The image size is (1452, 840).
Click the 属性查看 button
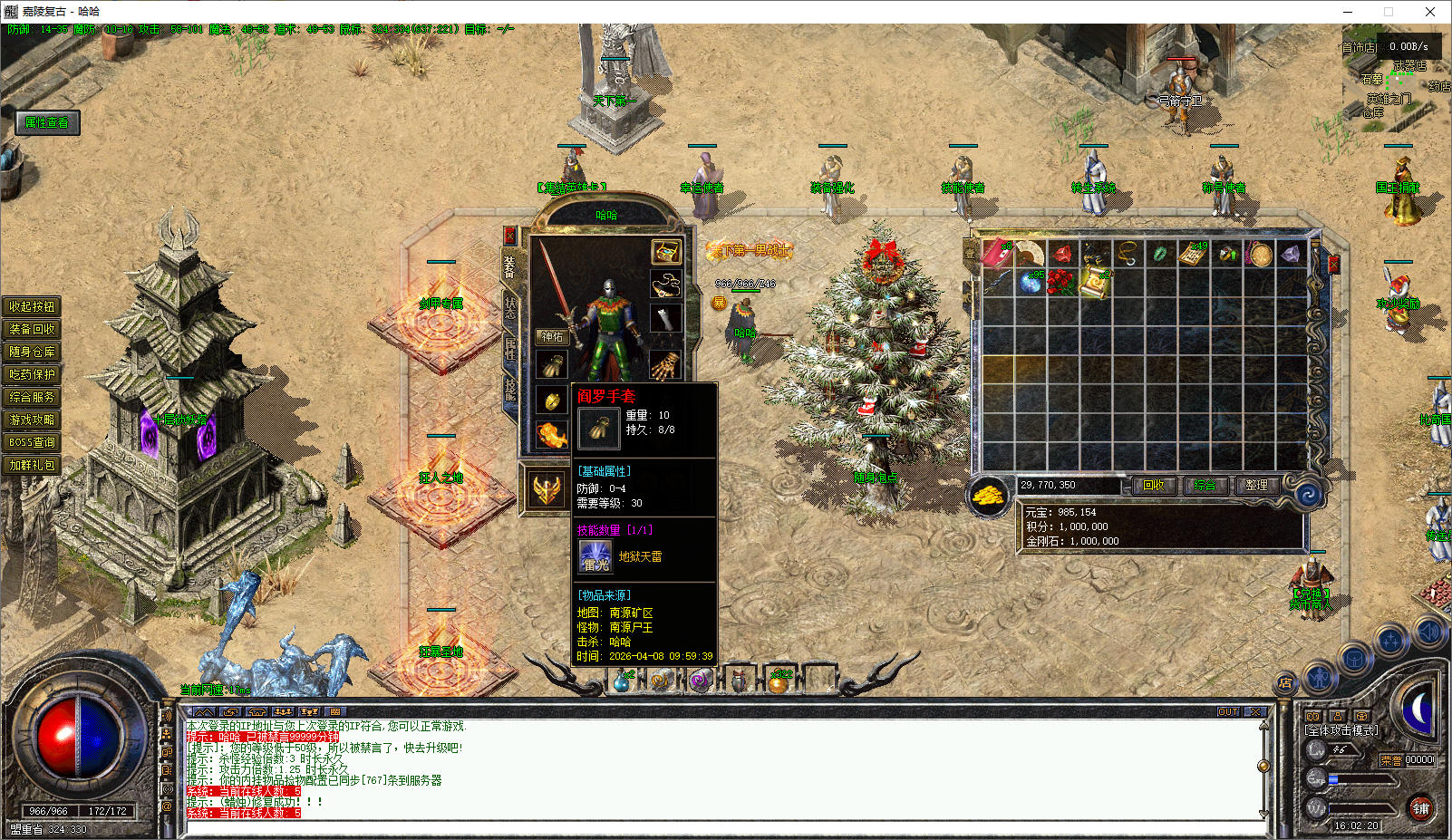point(47,122)
